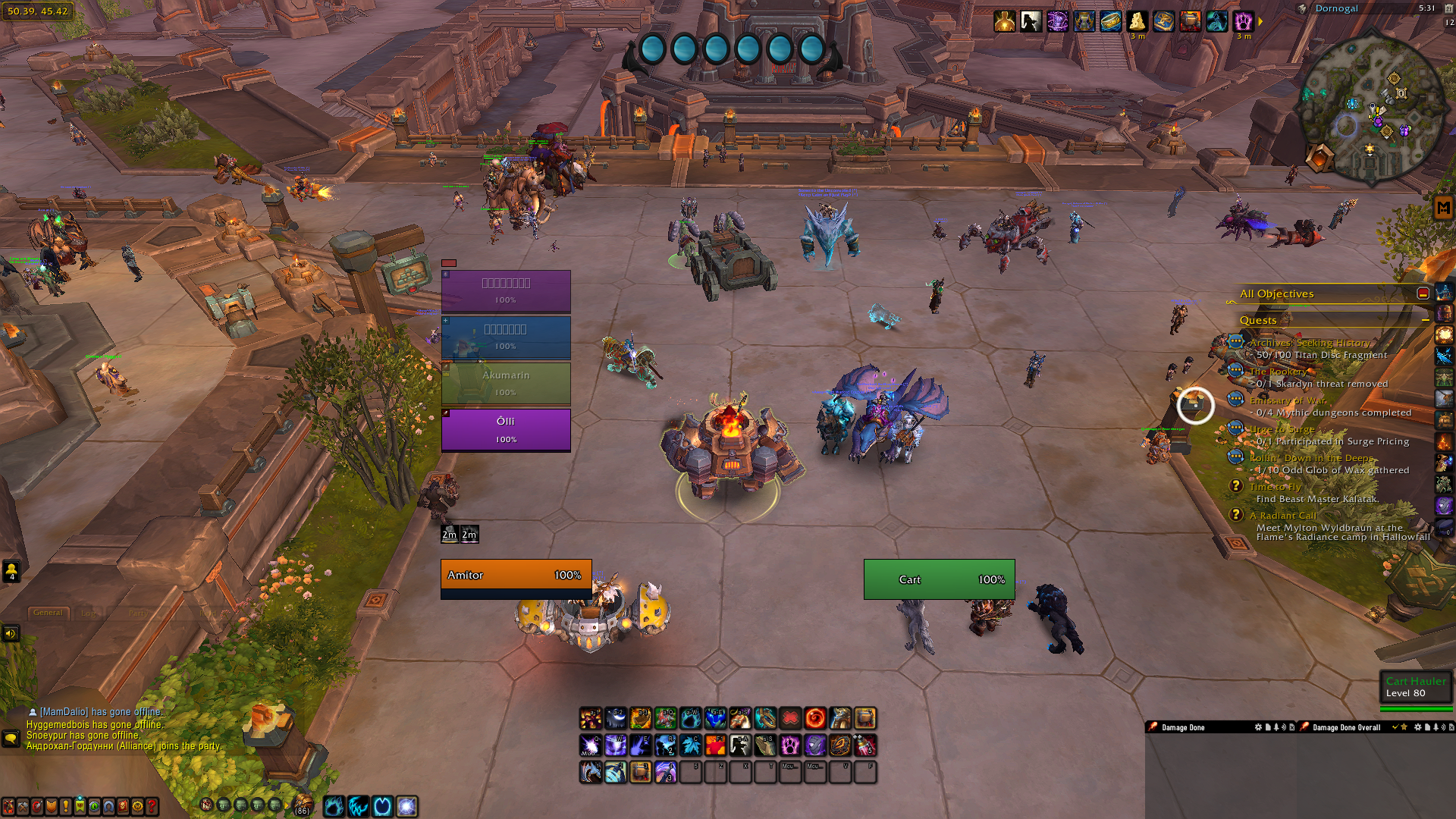1456x819 pixels.
Task: Cast the crescent moon night ability
Action: coord(616,717)
